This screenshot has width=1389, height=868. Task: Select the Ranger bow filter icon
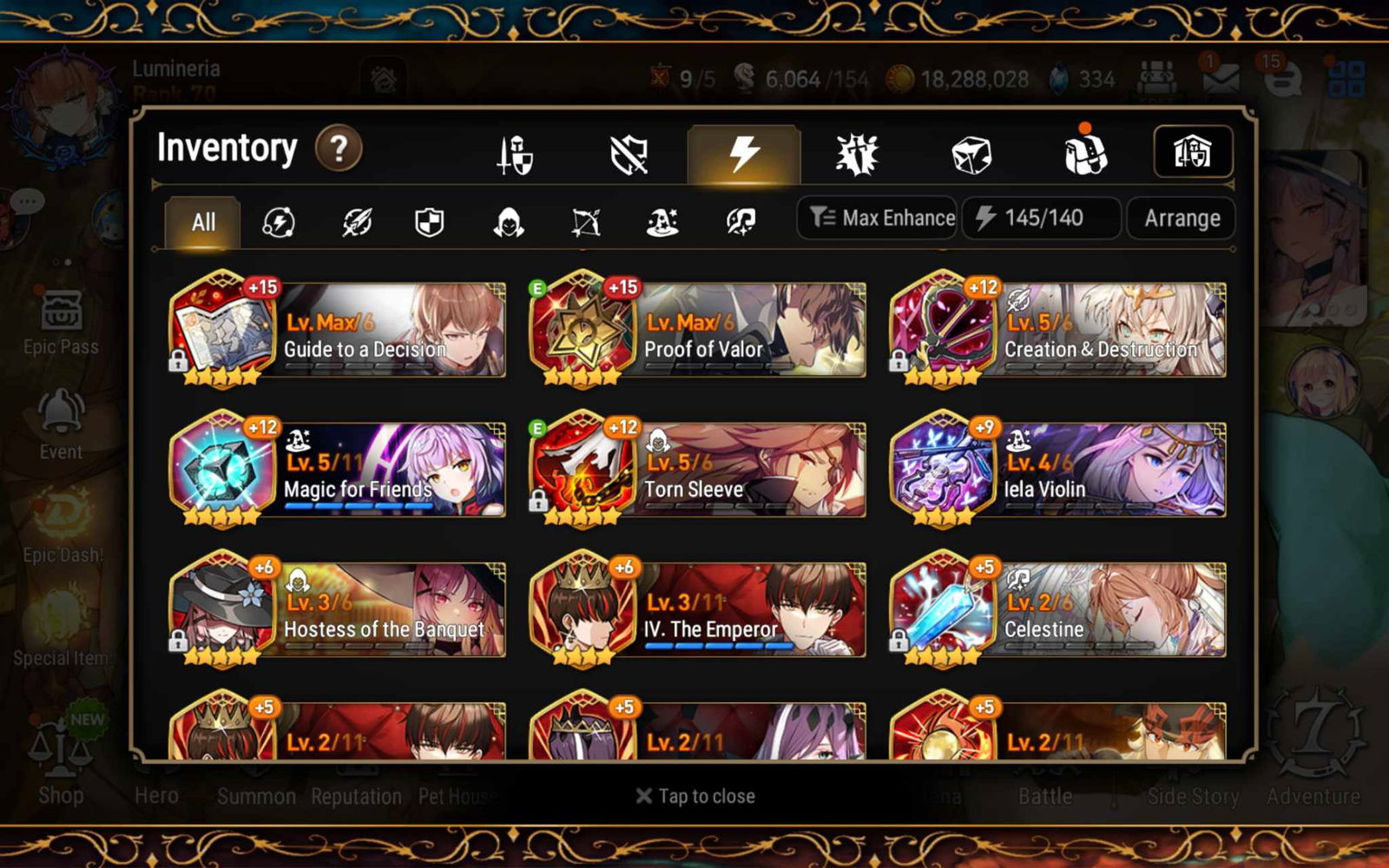[x=586, y=223]
